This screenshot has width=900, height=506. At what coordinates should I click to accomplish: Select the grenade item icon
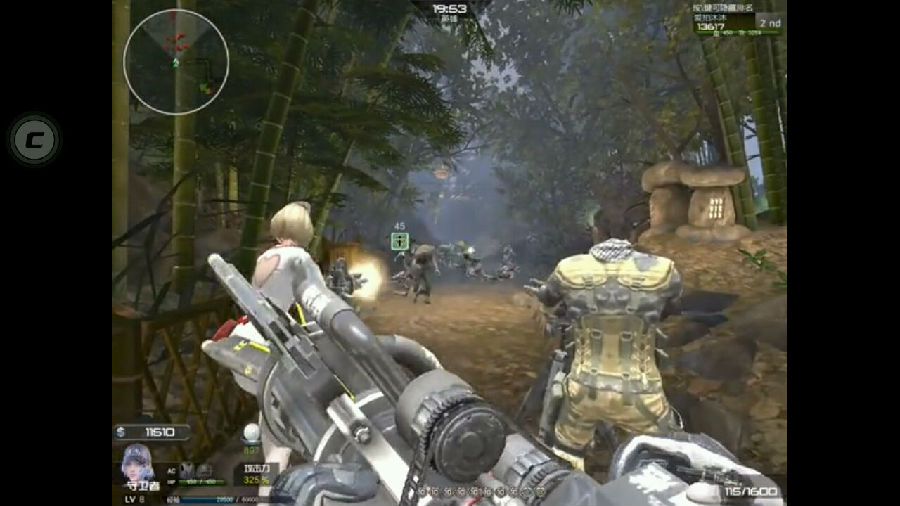(251, 433)
